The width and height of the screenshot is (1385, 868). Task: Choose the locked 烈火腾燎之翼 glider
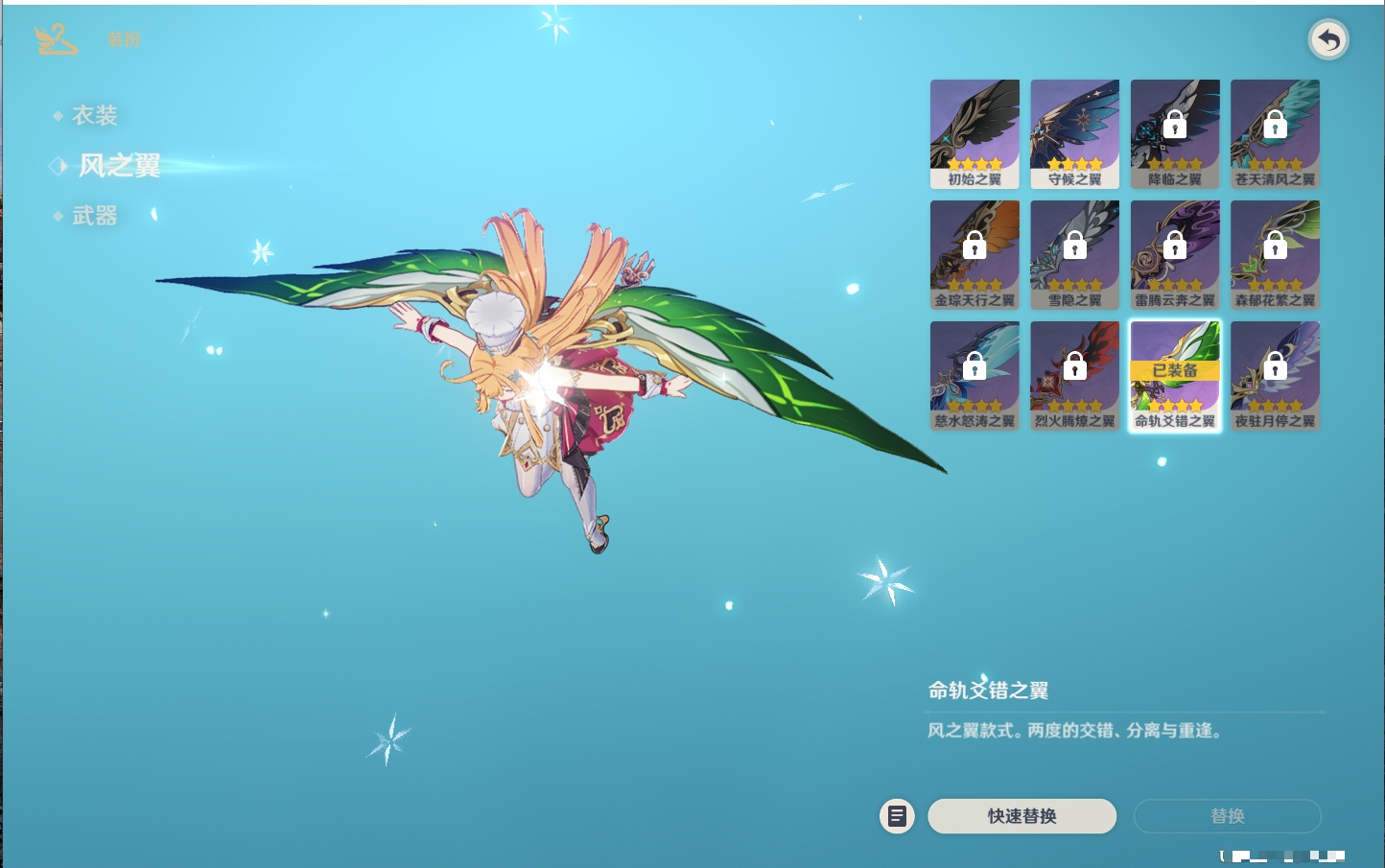click(1074, 375)
